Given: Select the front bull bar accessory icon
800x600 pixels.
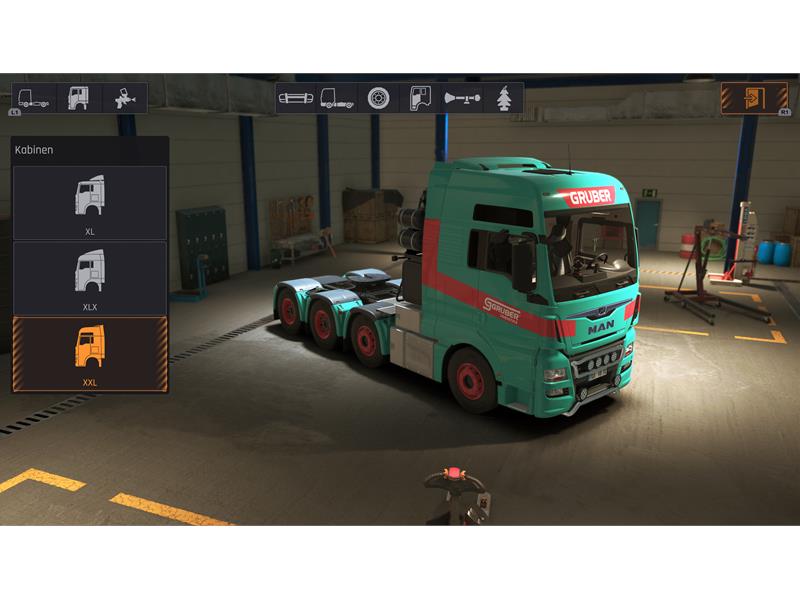Looking at the screenshot, I should click(x=295, y=98).
